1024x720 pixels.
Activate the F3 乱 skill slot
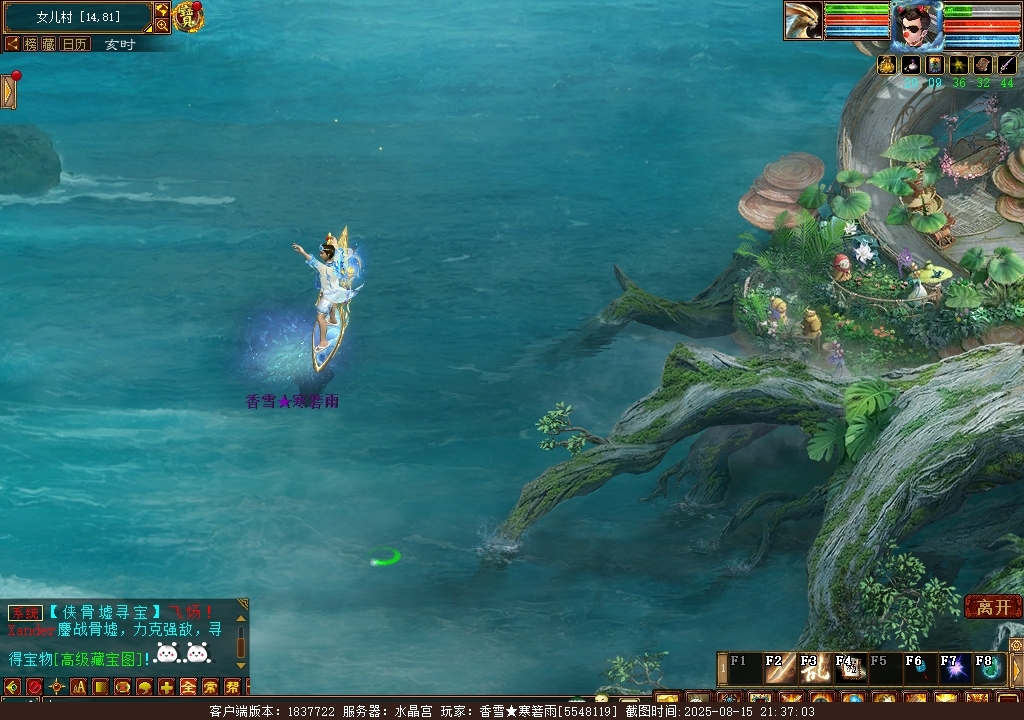(818, 669)
